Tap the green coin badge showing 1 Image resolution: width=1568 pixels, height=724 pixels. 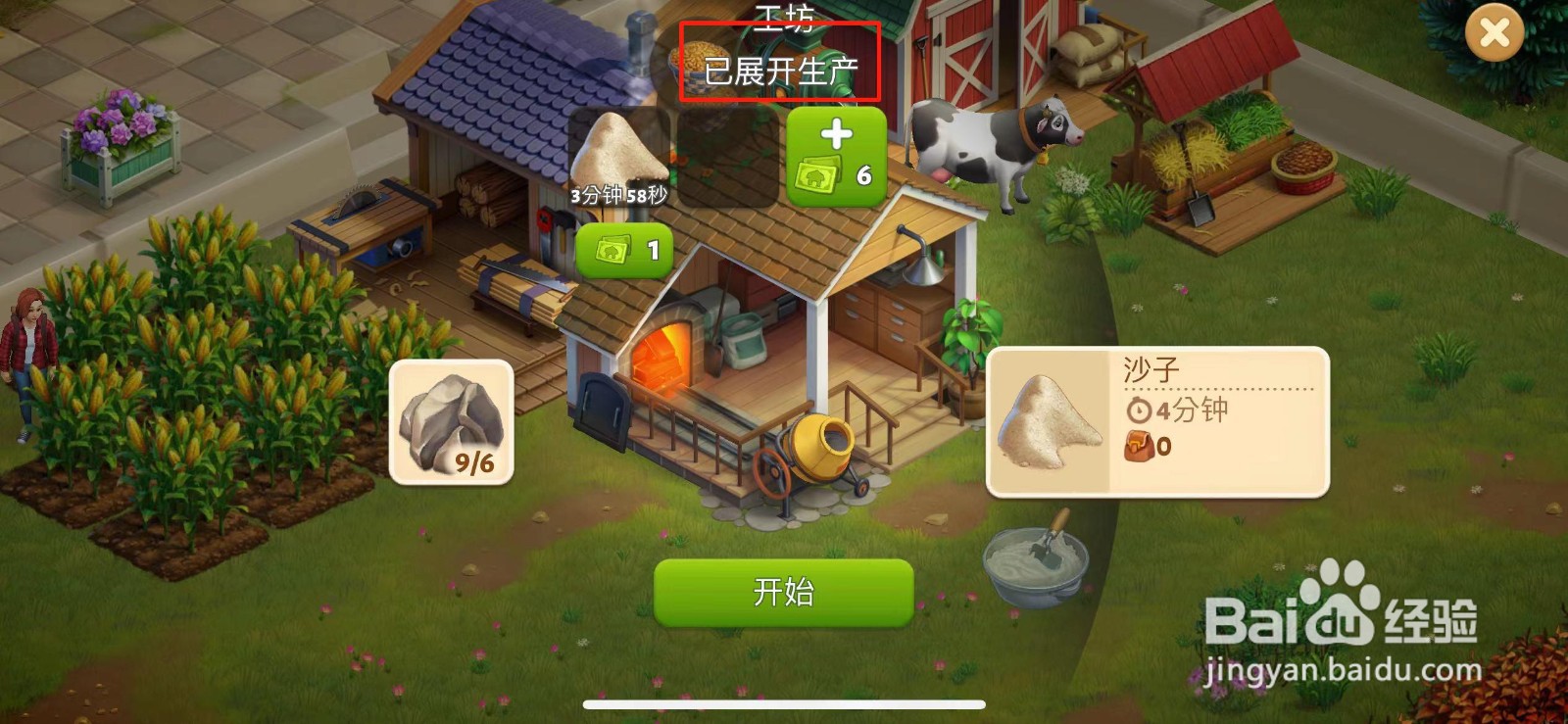[624, 249]
